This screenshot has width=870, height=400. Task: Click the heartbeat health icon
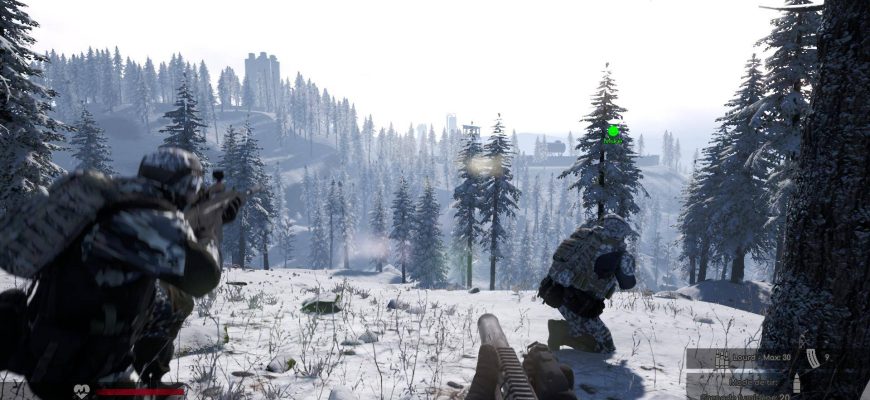click(x=81, y=391)
